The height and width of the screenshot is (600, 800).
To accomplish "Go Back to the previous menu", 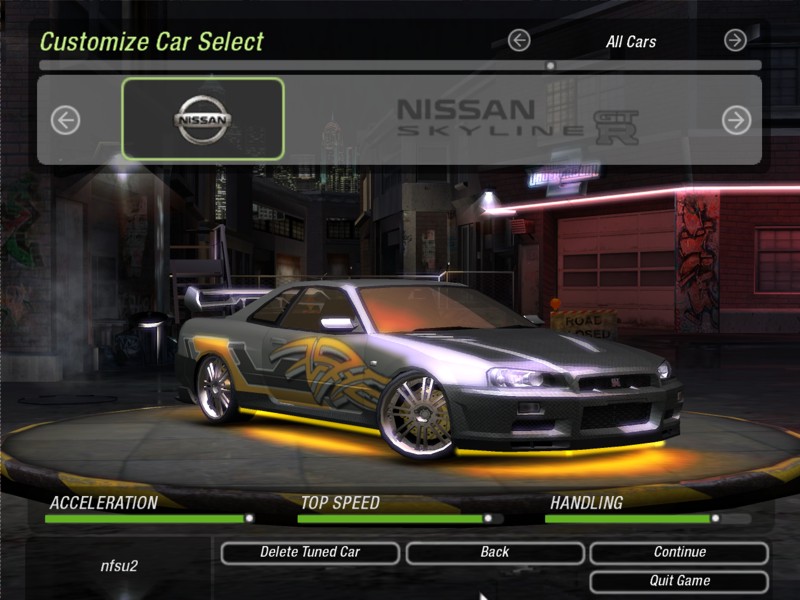I will pyautogui.click(x=494, y=552).
